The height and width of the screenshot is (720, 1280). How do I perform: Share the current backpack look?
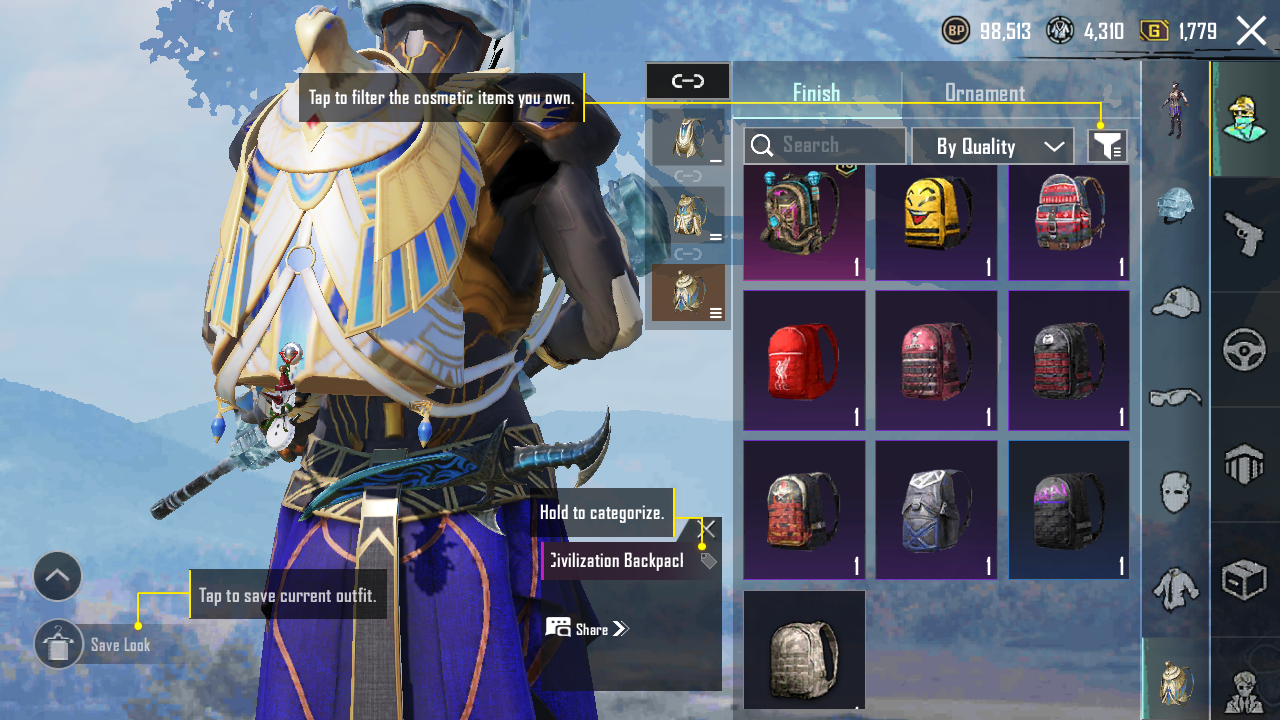click(588, 629)
